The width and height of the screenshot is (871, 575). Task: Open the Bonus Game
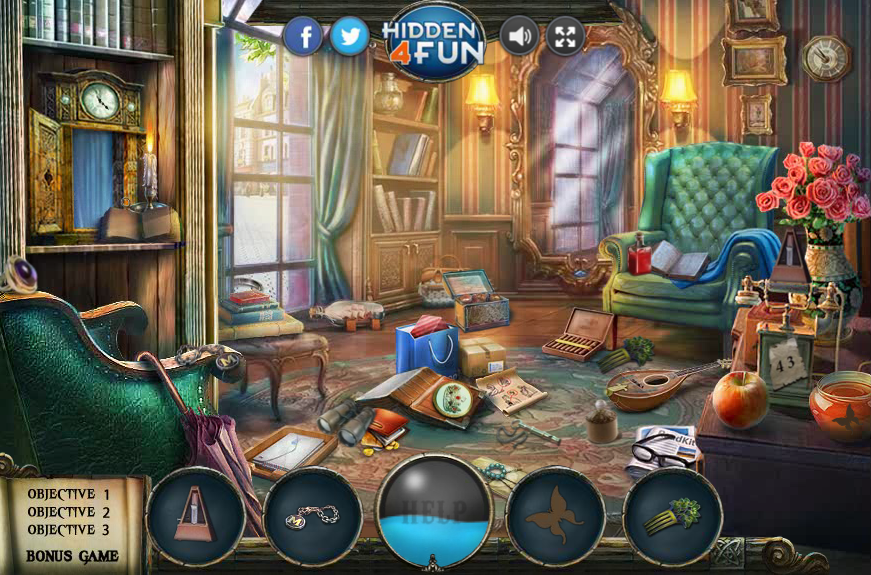pos(72,555)
